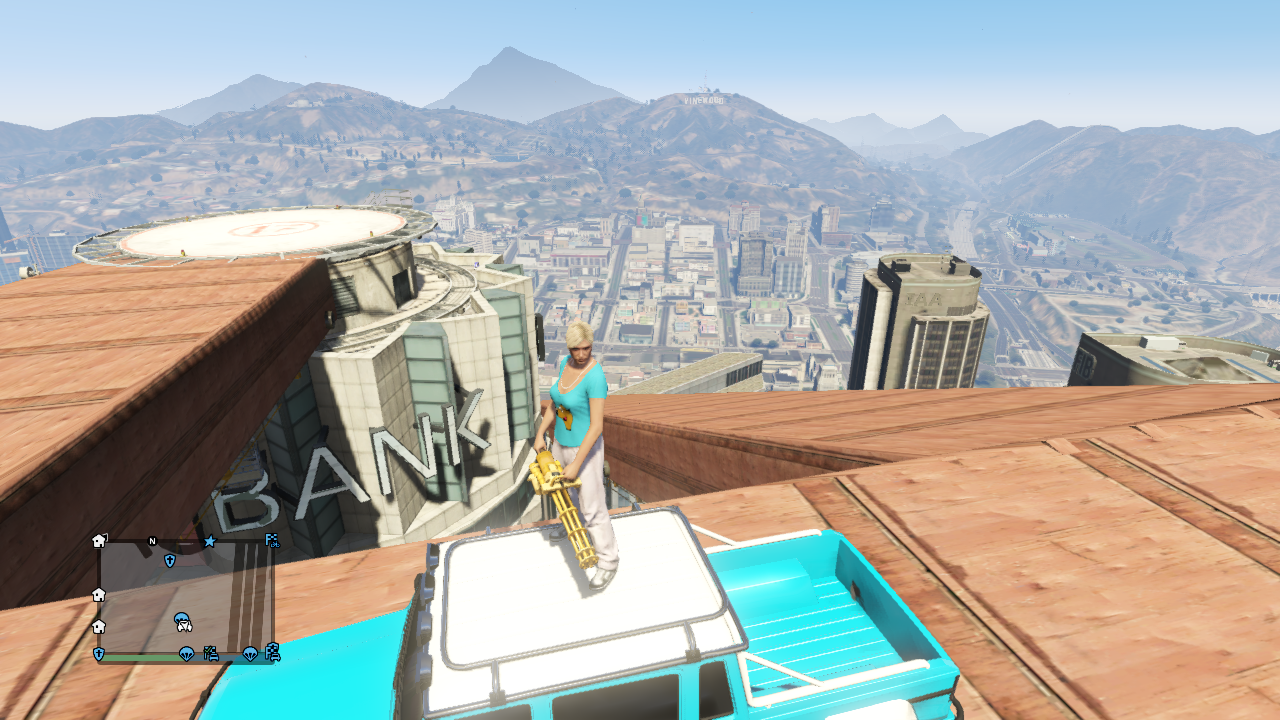Select the lowest house blip on the minimap
Screen dimensions: 1280x720
point(98,627)
